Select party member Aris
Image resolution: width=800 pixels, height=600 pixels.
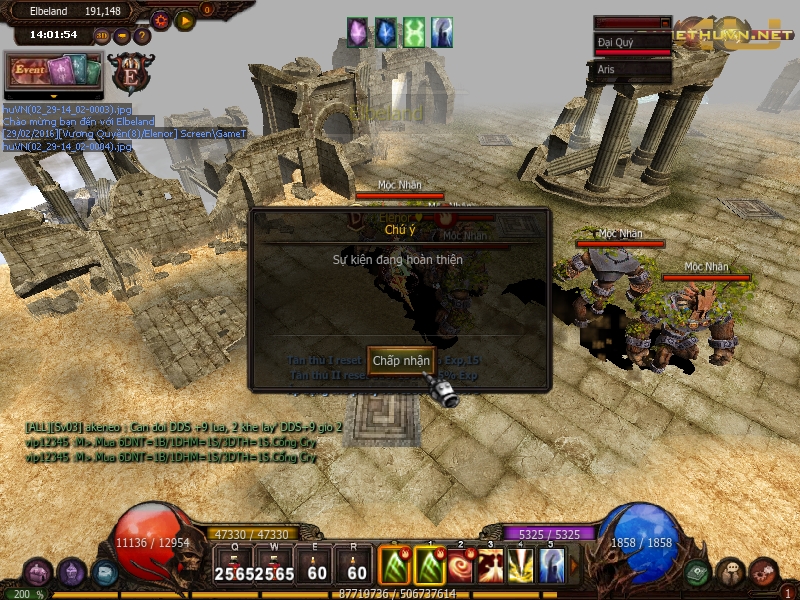click(631, 70)
